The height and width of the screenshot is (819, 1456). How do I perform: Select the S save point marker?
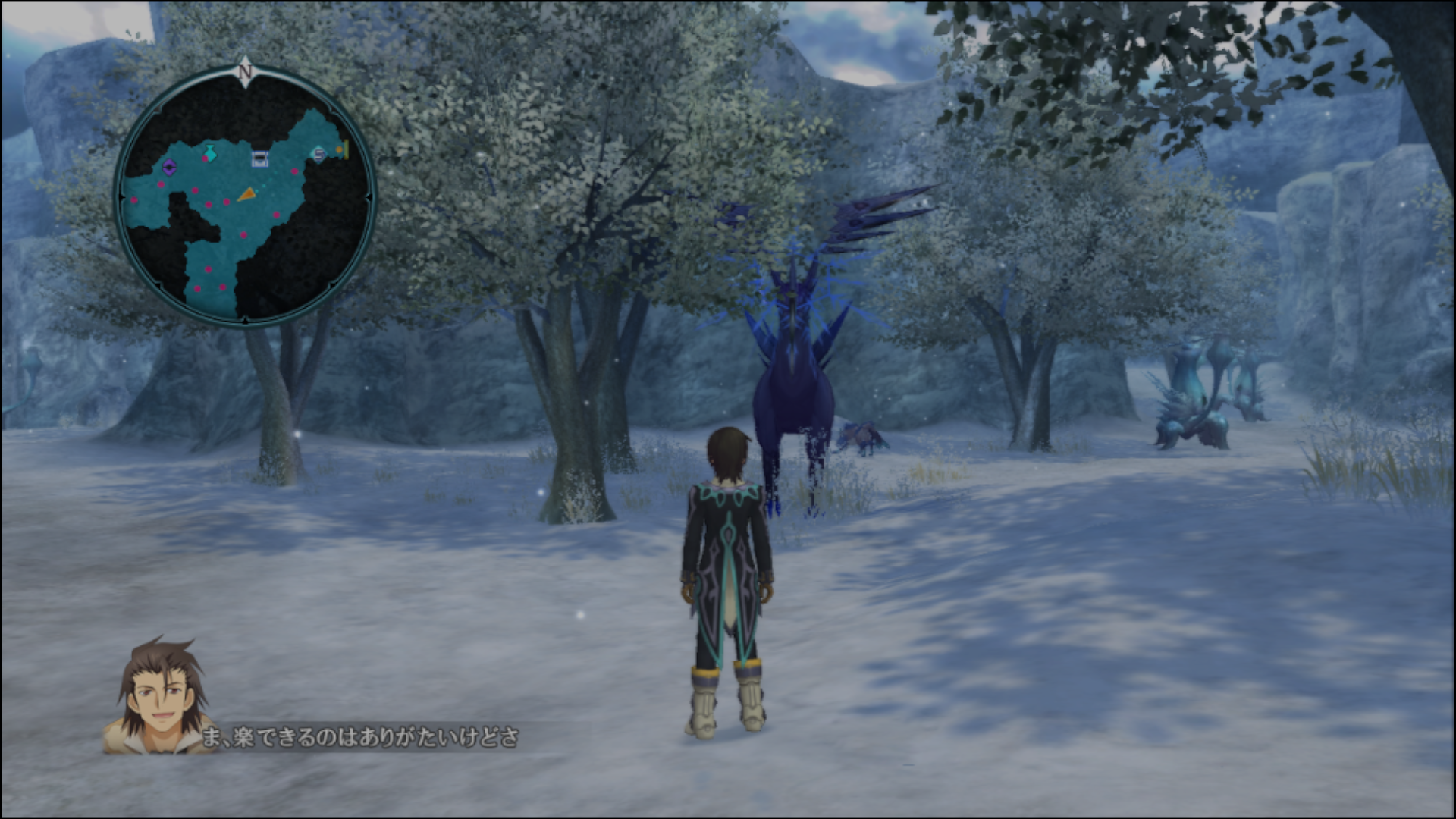point(319,155)
